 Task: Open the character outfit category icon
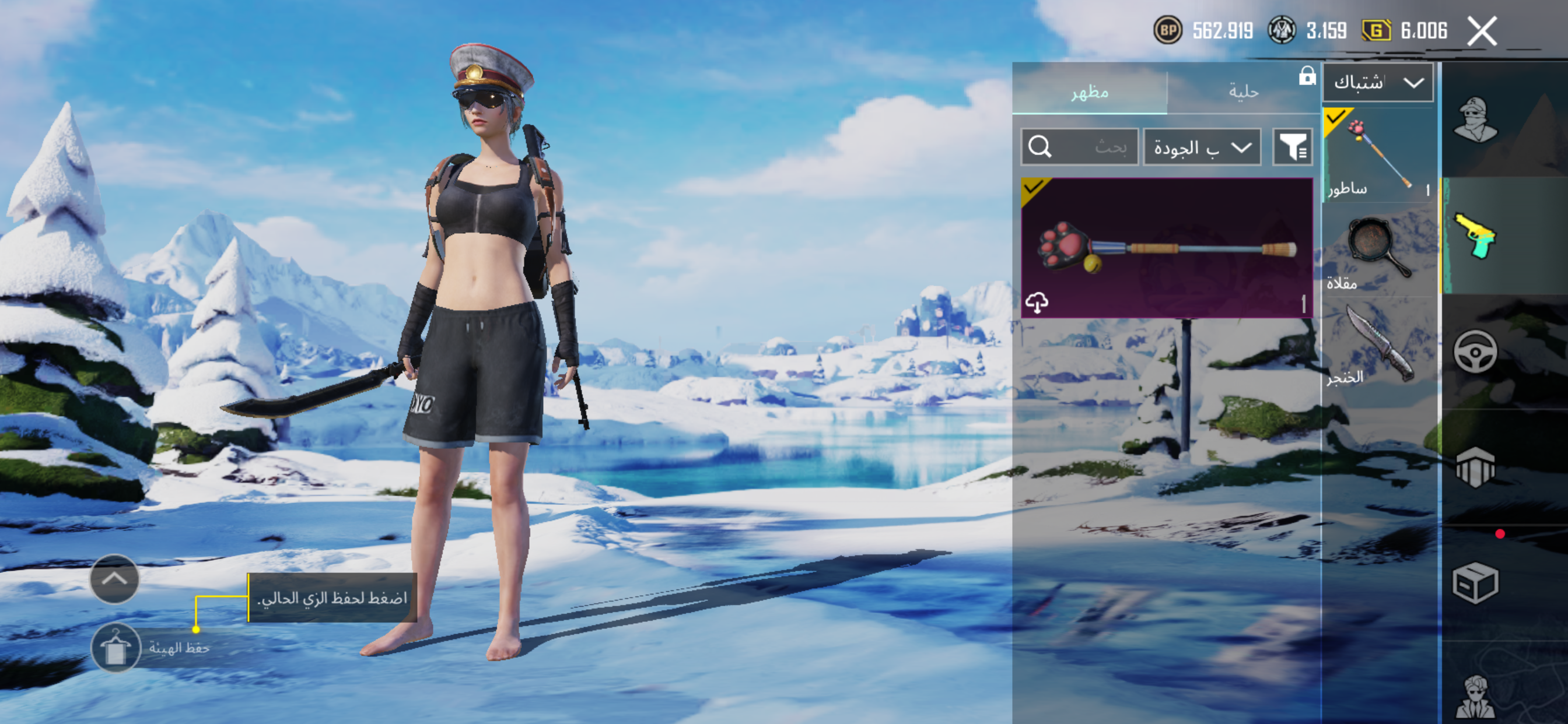click(1475, 120)
